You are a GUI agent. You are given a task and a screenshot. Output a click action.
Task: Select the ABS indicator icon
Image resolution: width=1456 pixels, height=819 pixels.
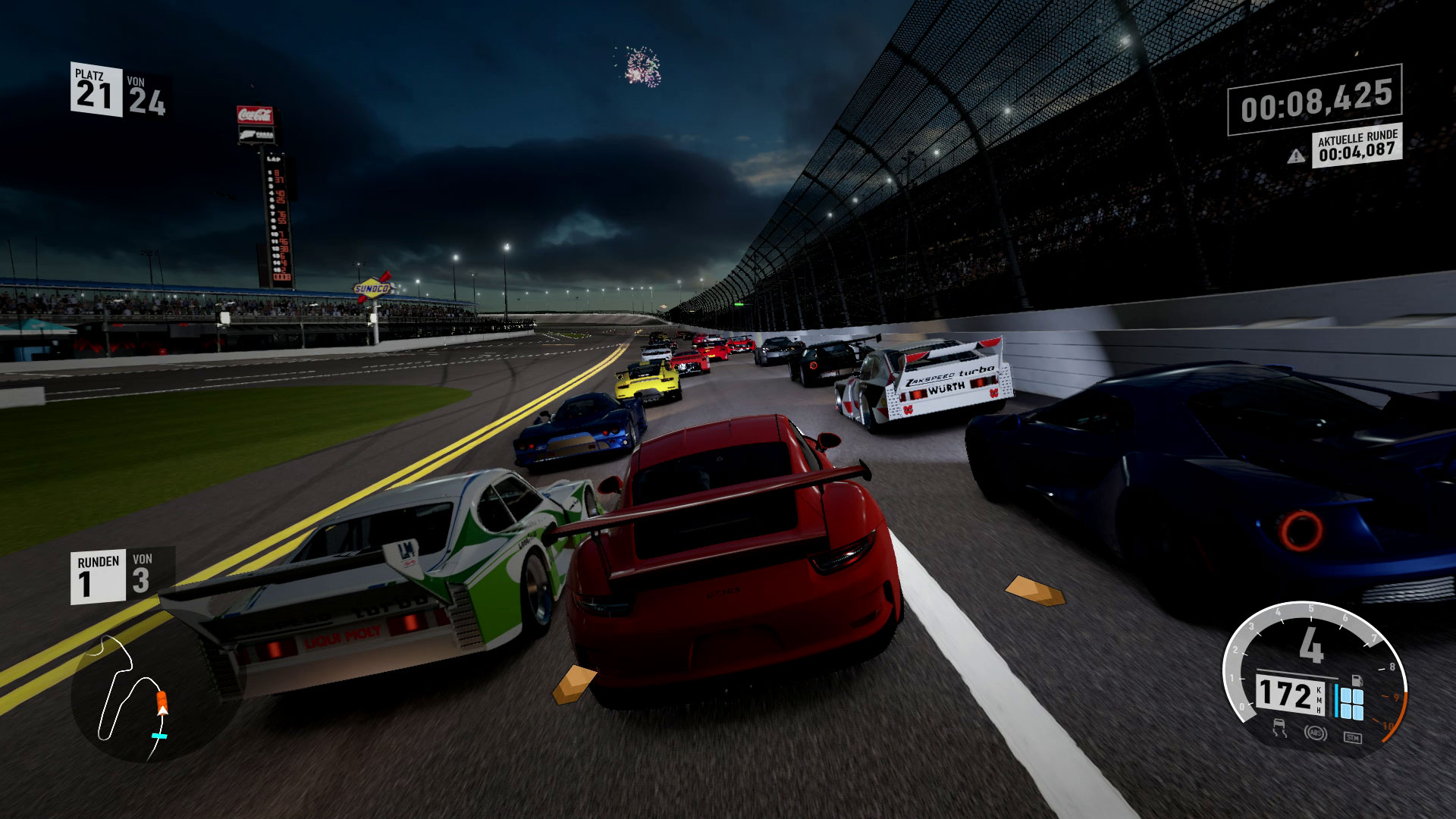coord(1314,733)
